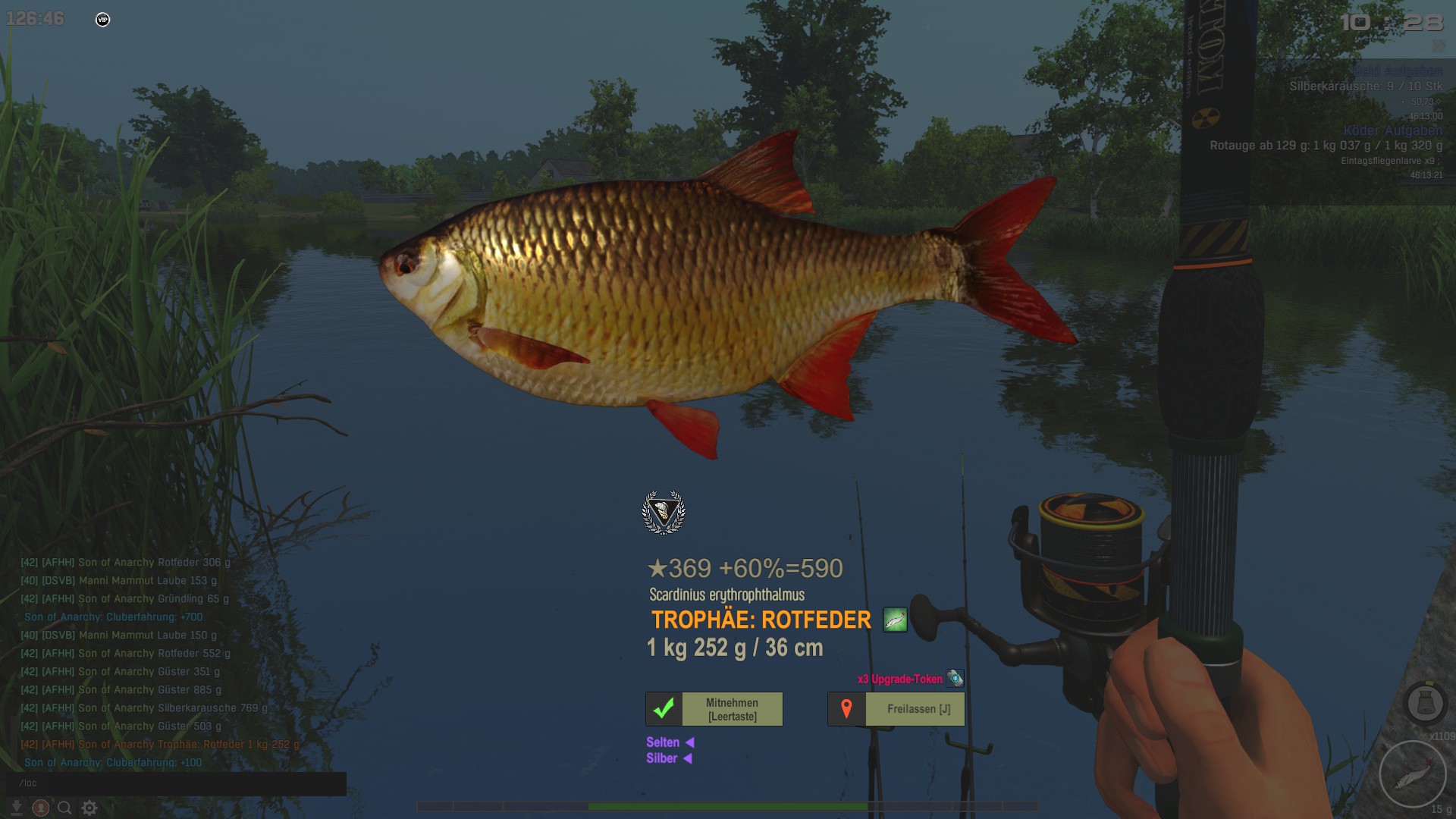Open the keepnet fish basket icon
The height and width of the screenshot is (819, 1456).
[1425, 704]
